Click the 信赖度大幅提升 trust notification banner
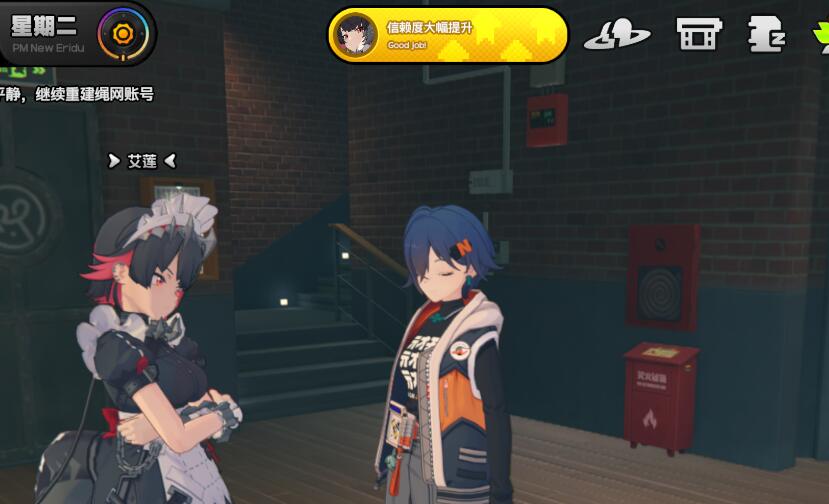 [x=447, y=35]
